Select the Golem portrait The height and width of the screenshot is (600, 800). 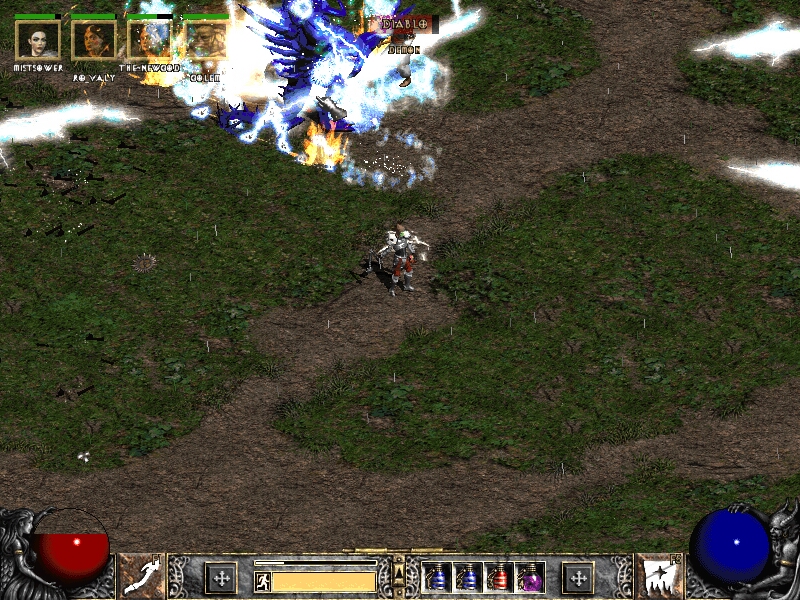tap(205, 40)
